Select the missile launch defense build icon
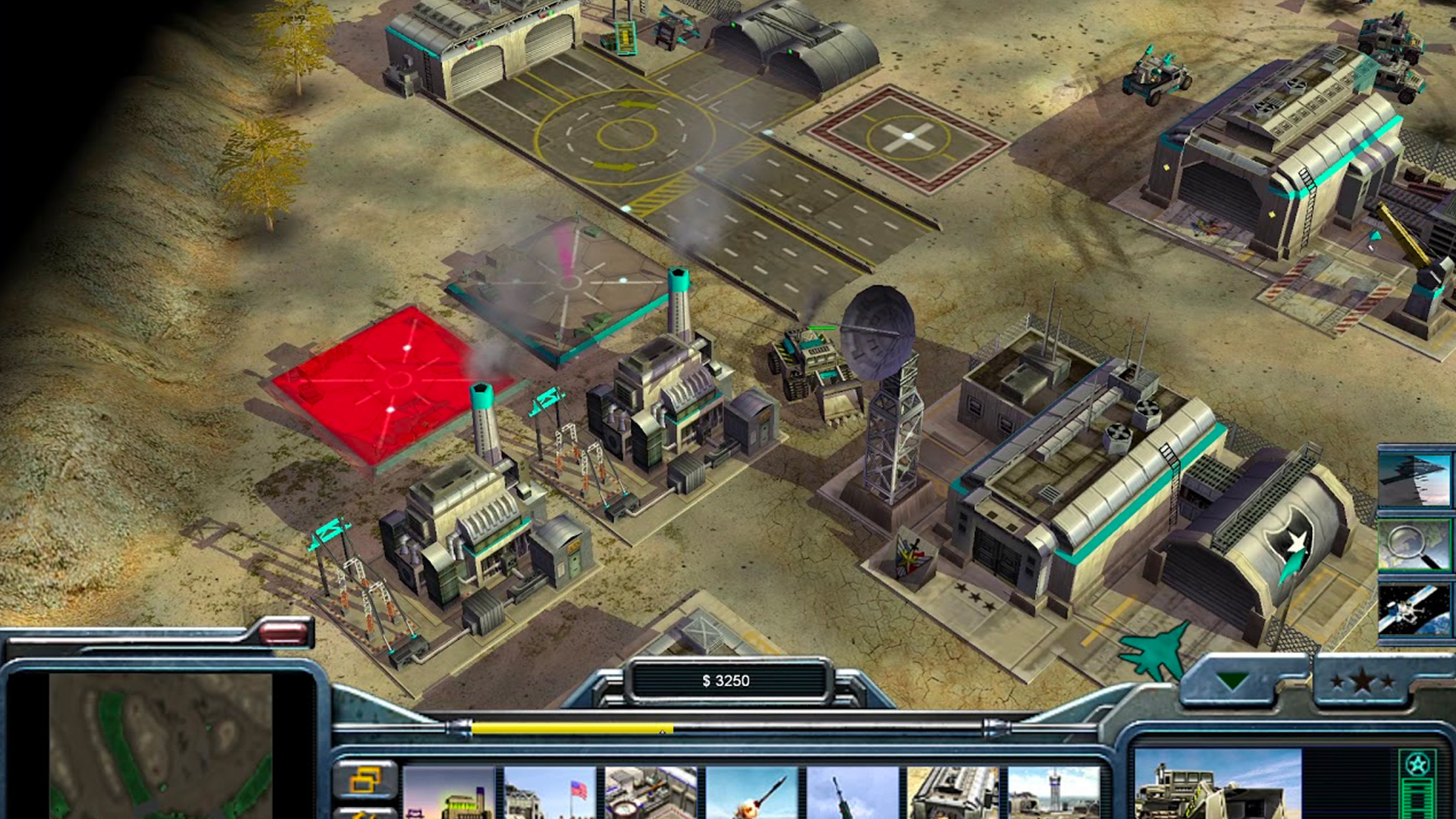The width and height of the screenshot is (1456, 819). coord(752,793)
